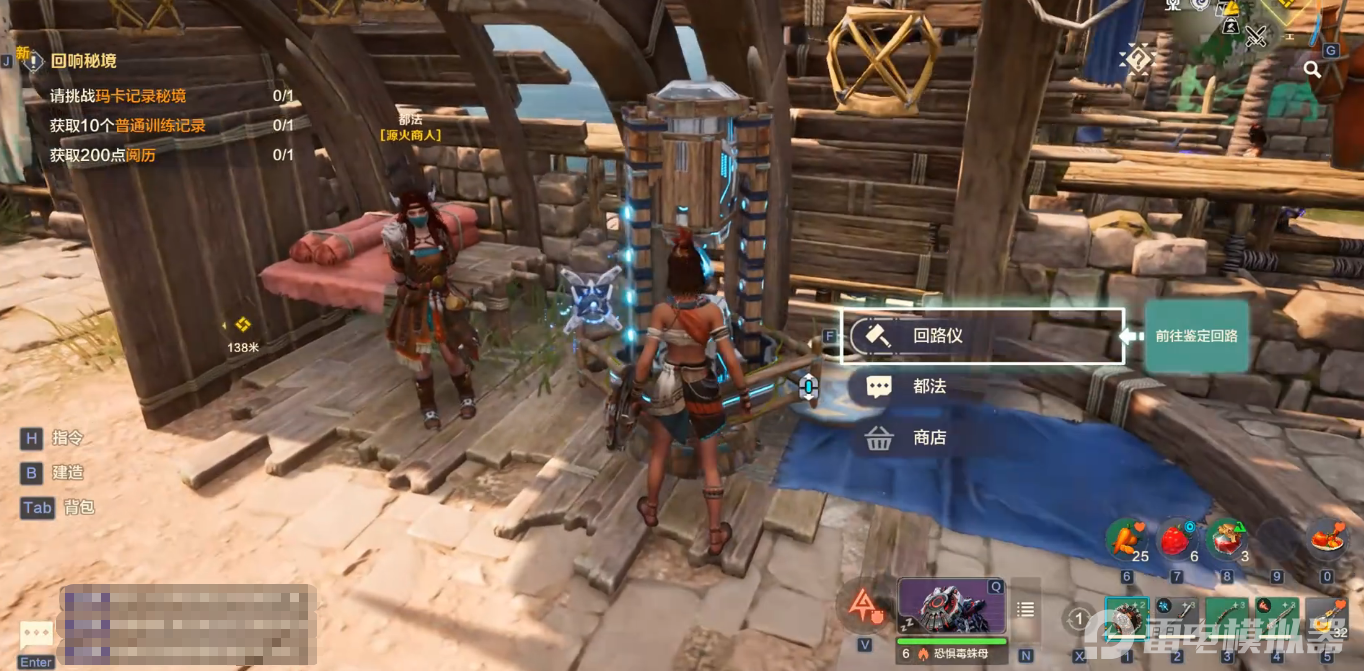This screenshot has height=671, width=1364.
Task: Click the crossed swords minimap icon
Action: (x=1256, y=37)
